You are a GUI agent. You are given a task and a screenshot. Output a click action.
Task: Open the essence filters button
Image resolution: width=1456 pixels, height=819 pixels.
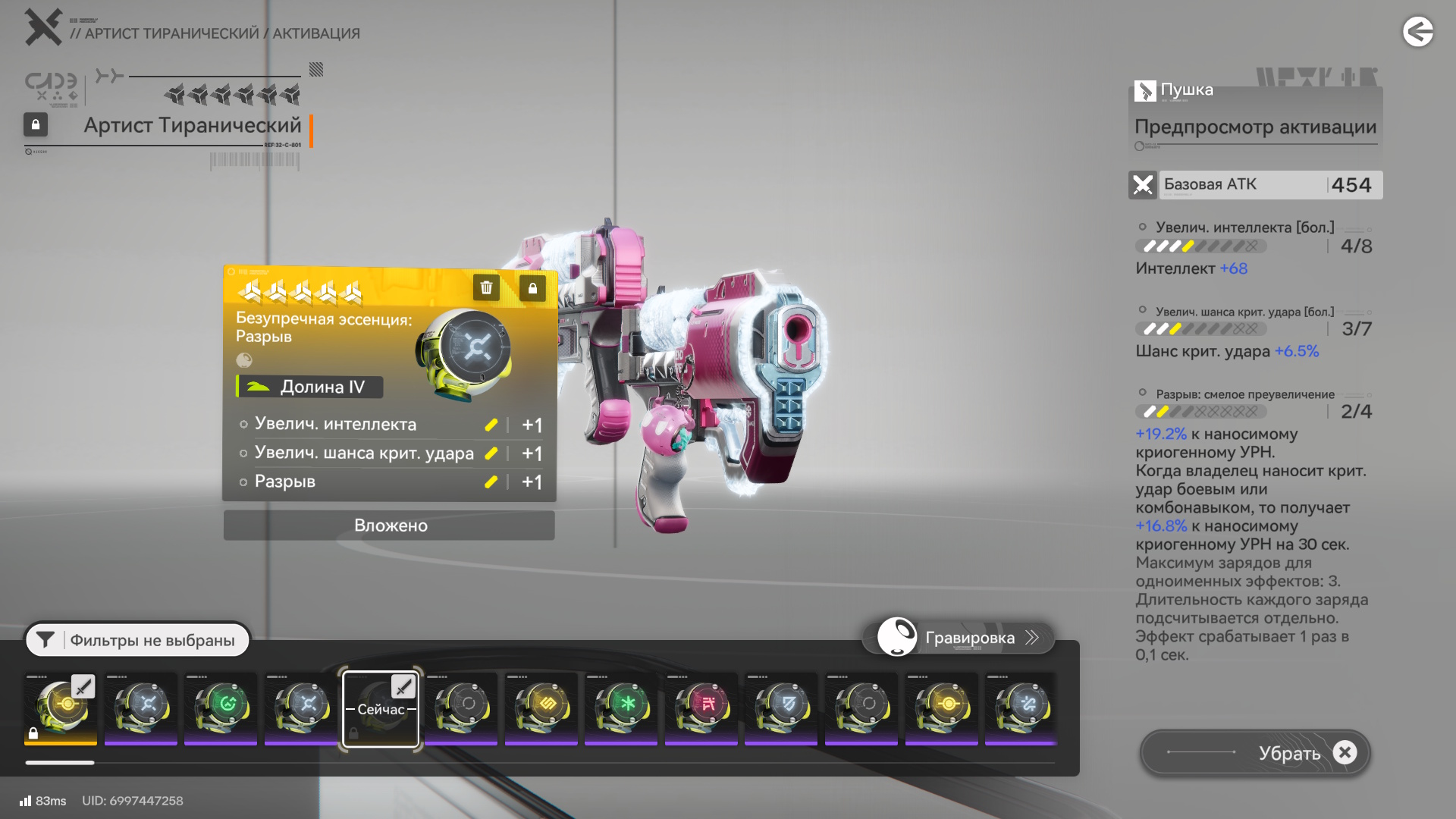click(137, 640)
